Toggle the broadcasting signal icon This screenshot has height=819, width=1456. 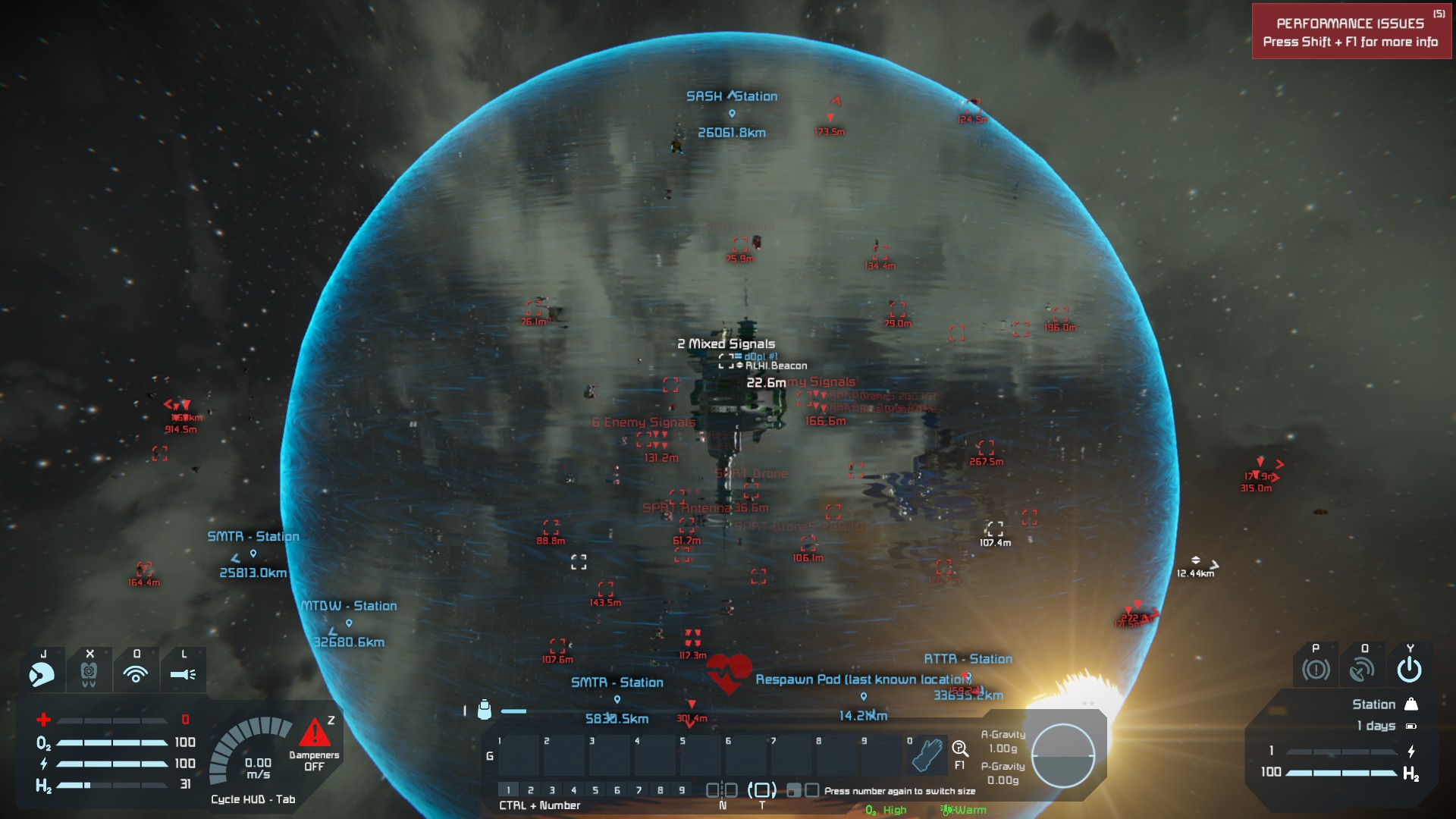[x=136, y=673]
